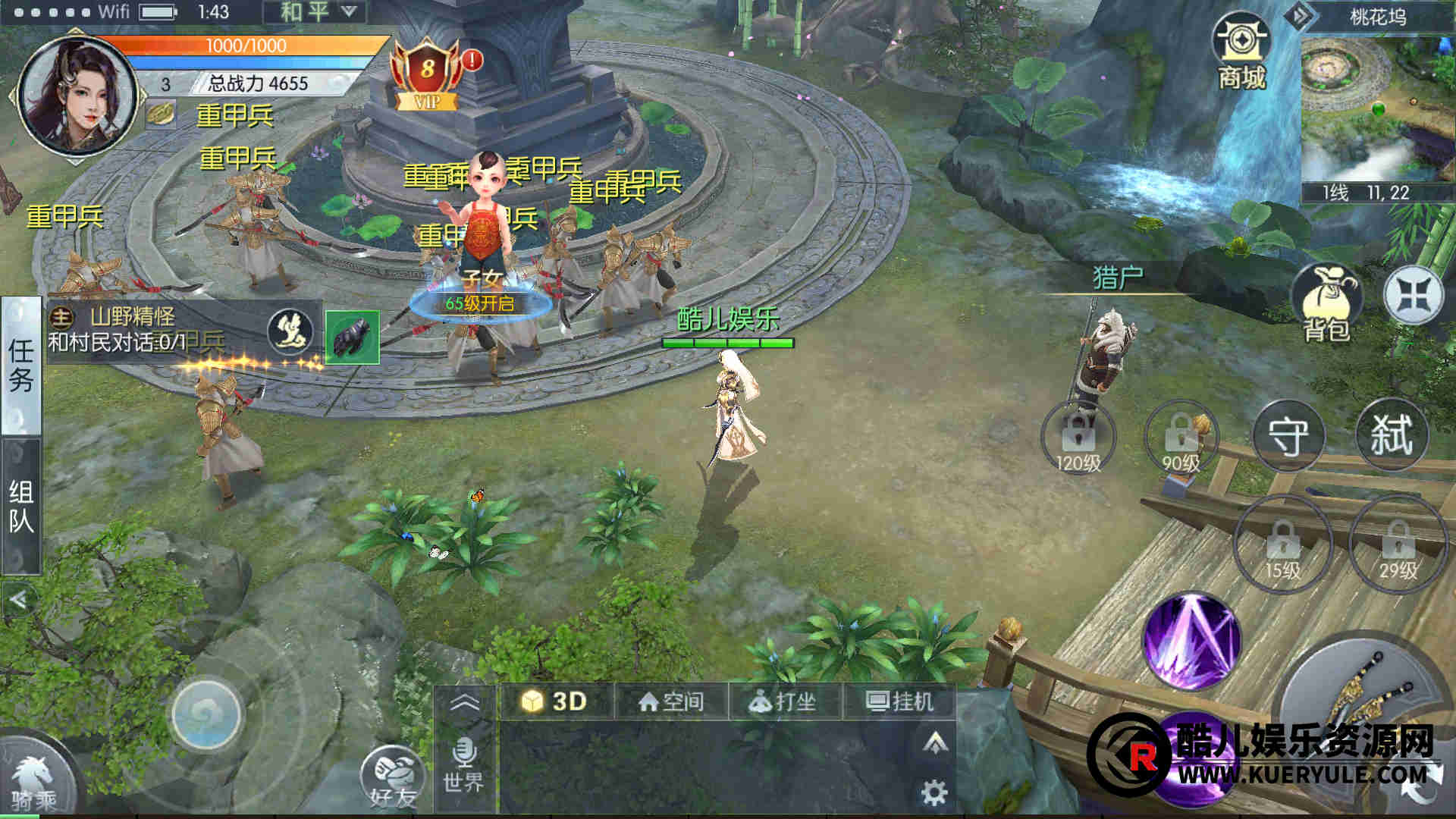Open the 背包 backpack

click(x=1326, y=303)
